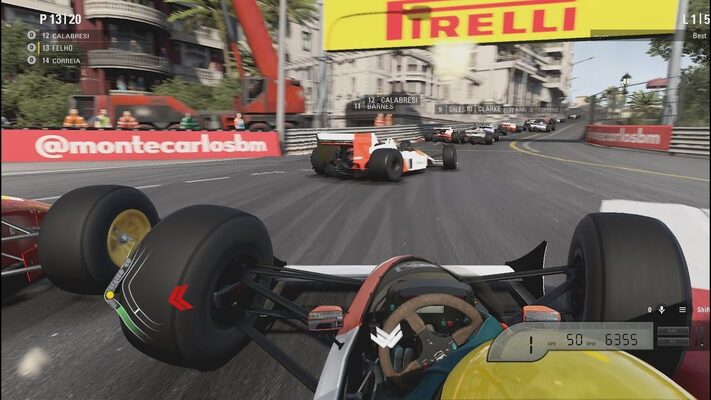Select the Calabresi row in standings

point(60,36)
